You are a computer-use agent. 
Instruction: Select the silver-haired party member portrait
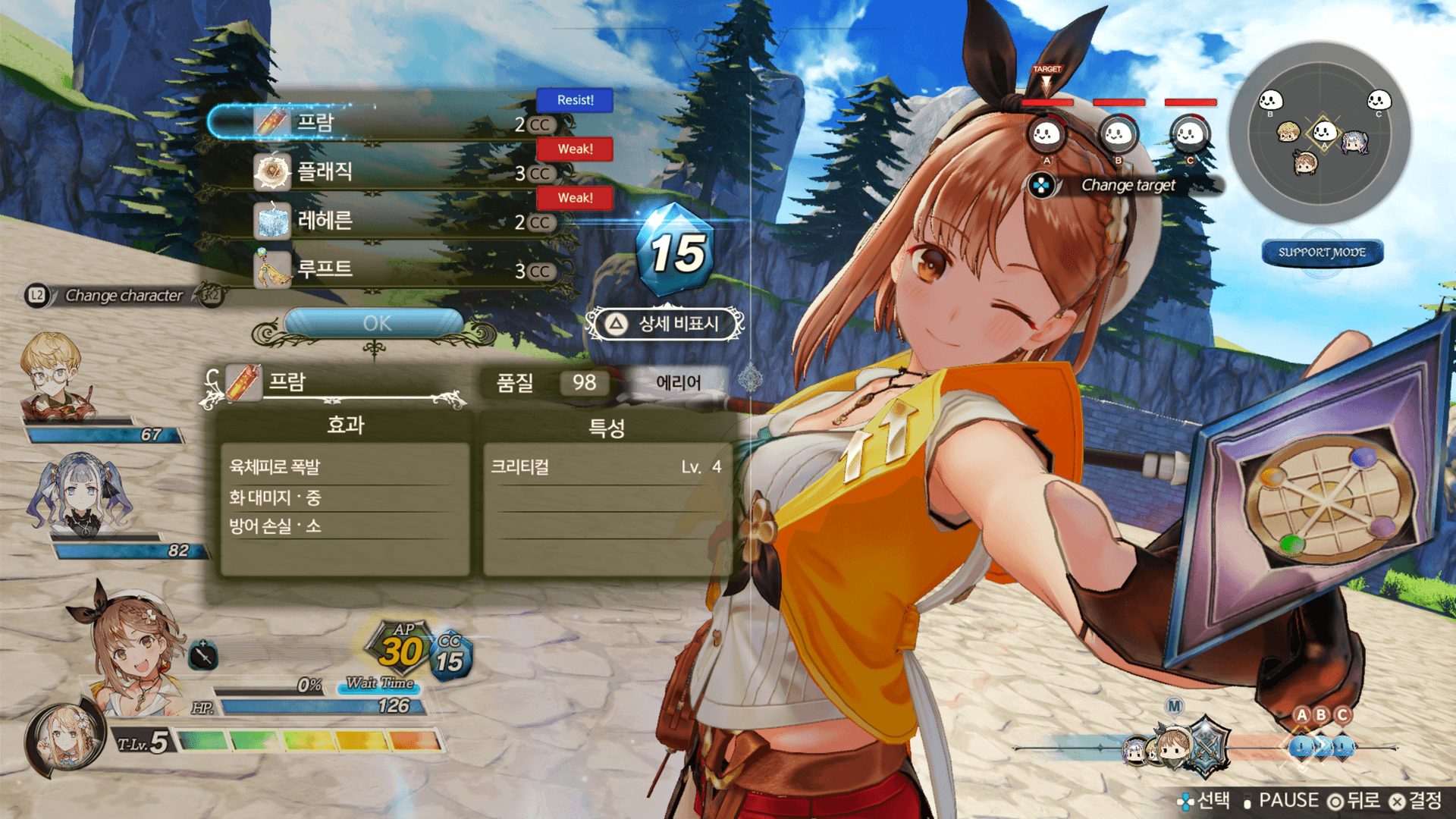(80, 494)
